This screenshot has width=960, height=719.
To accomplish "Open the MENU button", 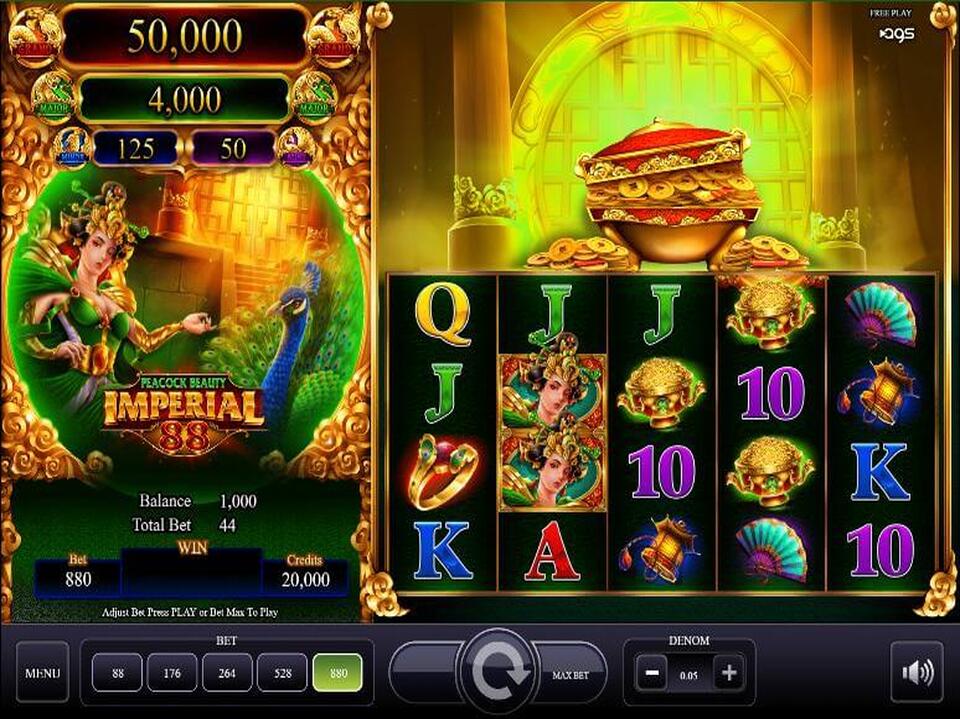I will point(42,672).
